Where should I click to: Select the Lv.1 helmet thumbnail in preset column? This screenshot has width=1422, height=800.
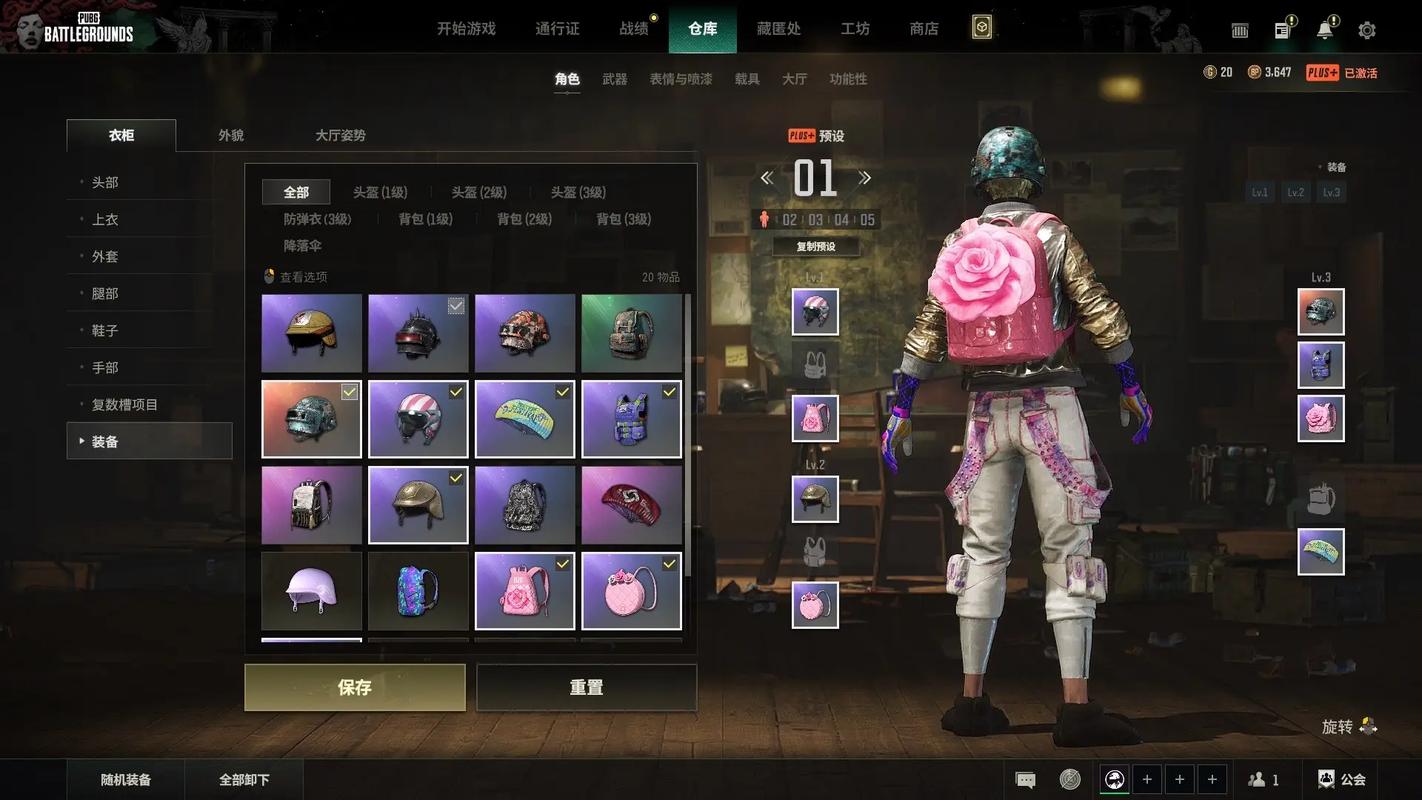(814, 310)
